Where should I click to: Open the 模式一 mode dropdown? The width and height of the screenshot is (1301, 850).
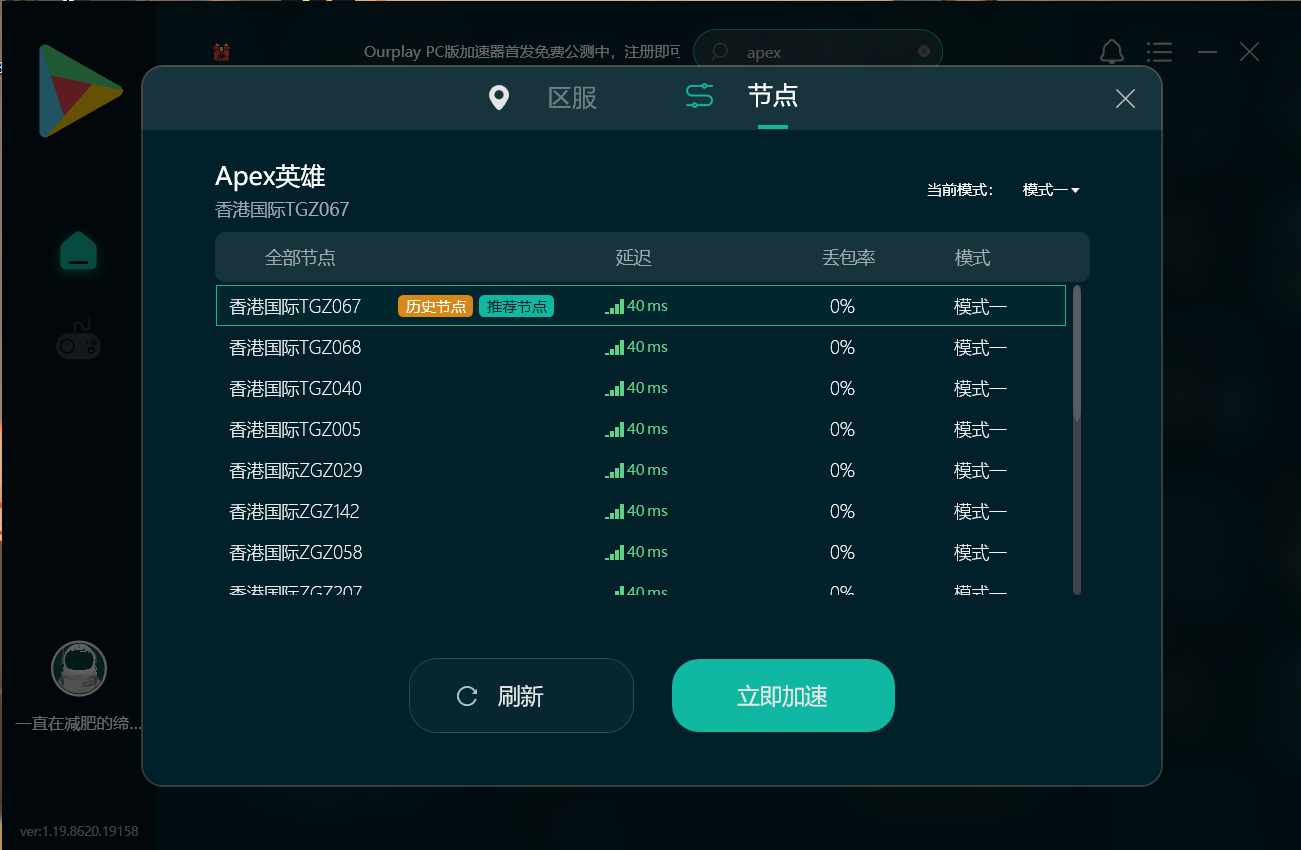(1050, 189)
